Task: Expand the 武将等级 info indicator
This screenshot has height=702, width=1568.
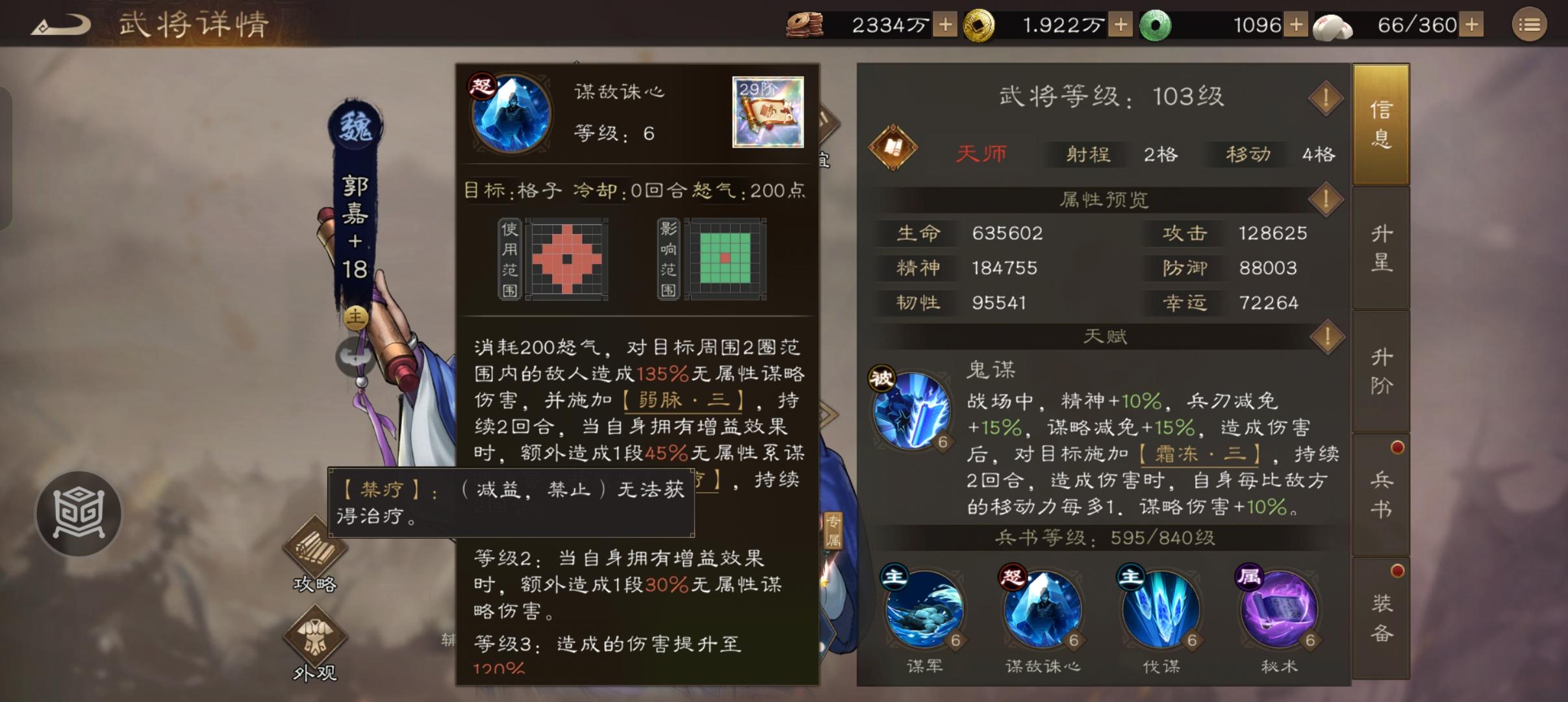Action: pyautogui.click(x=1326, y=97)
